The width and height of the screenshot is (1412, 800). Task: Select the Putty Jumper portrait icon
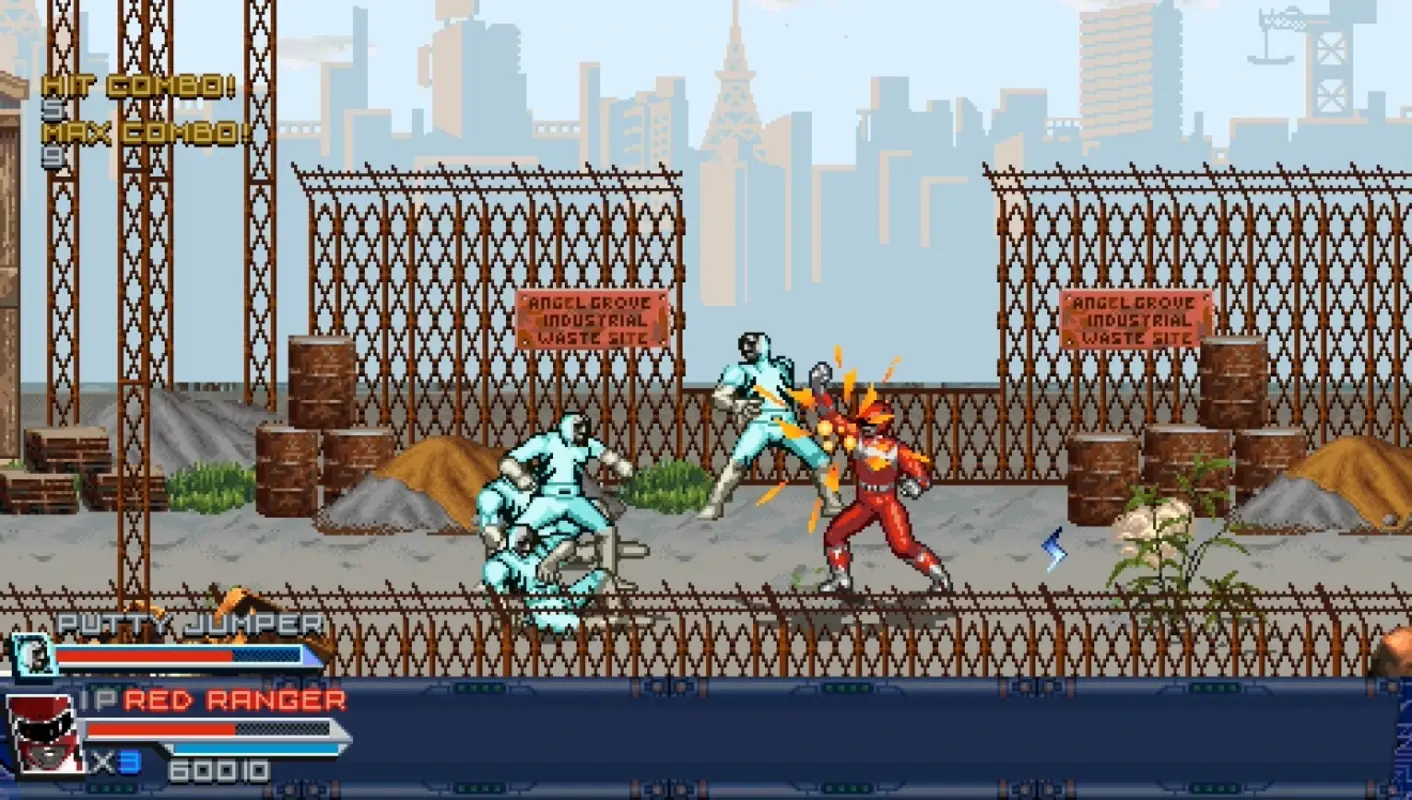(x=35, y=658)
